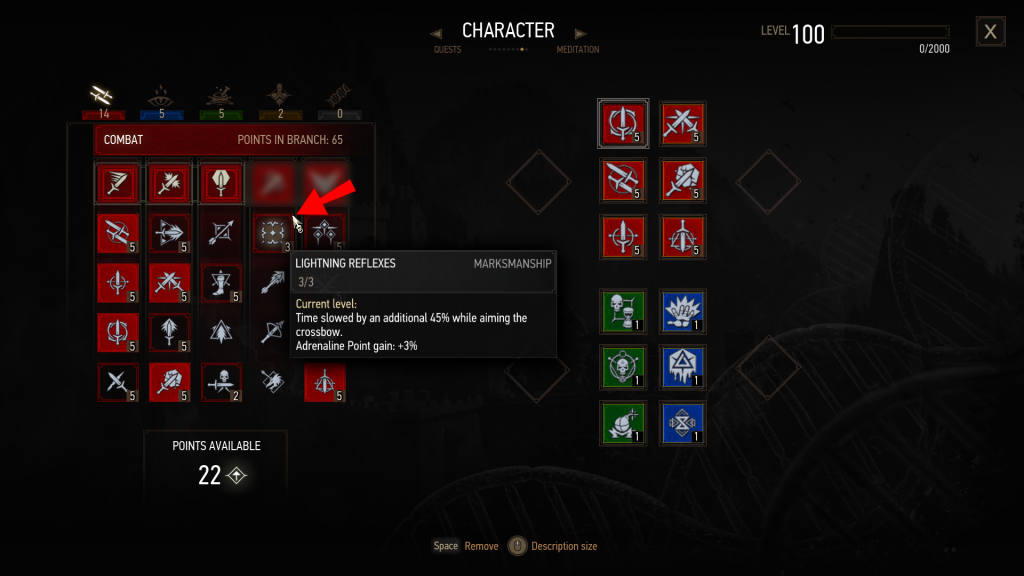The width and height of the screenshot is (1024, 576).
Task: Click the blue hourglass slotted skill
Action: click(x=684, y=422)
